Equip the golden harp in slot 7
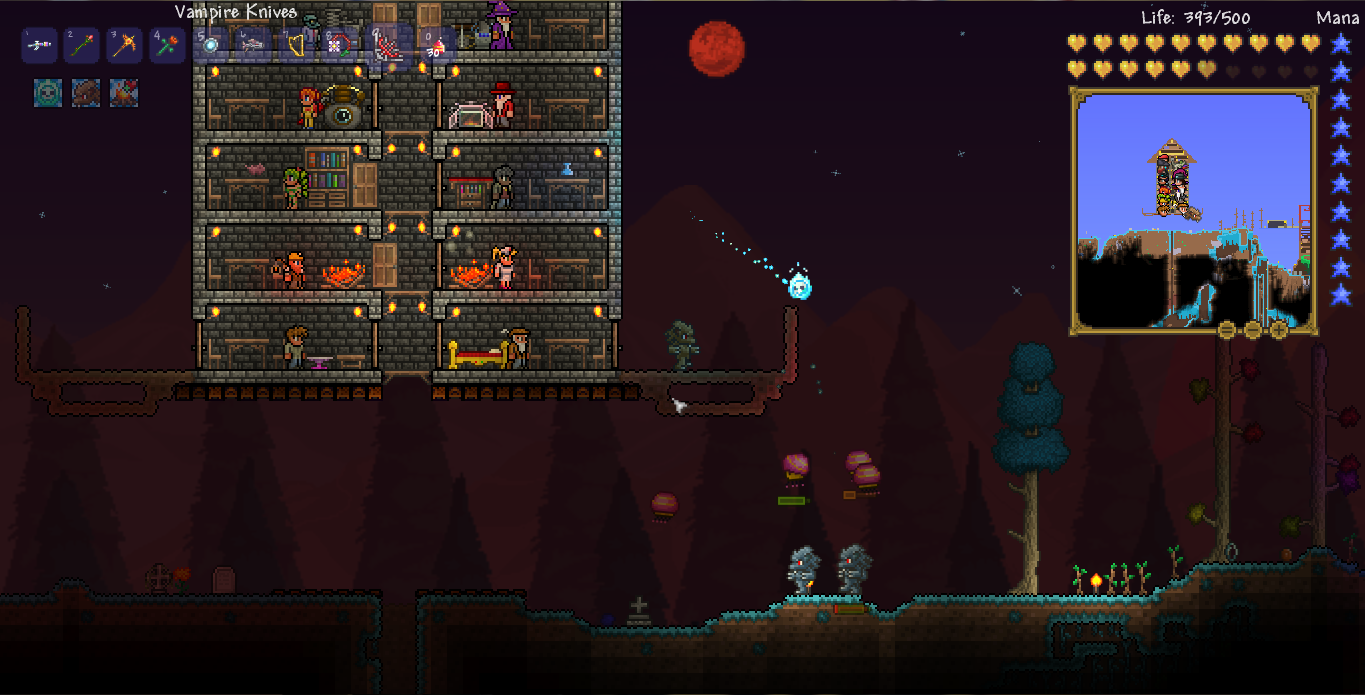Viewport: 1365px width, 695px height. click(x=297, y=46)
